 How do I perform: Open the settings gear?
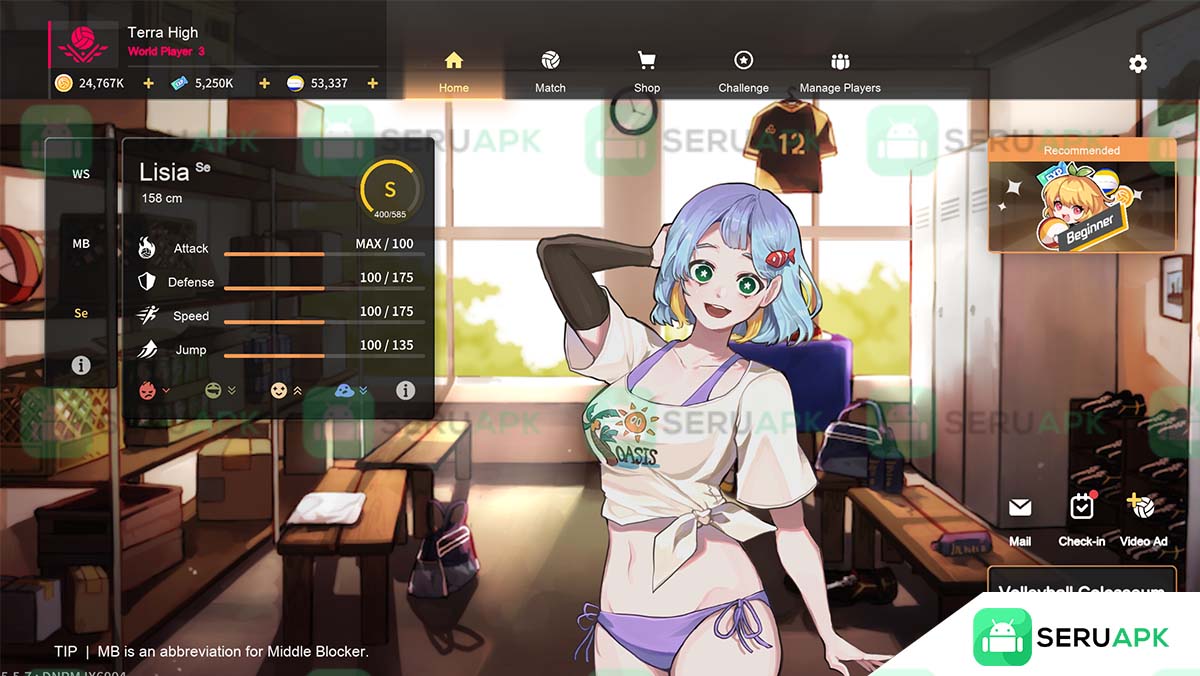1138,64
